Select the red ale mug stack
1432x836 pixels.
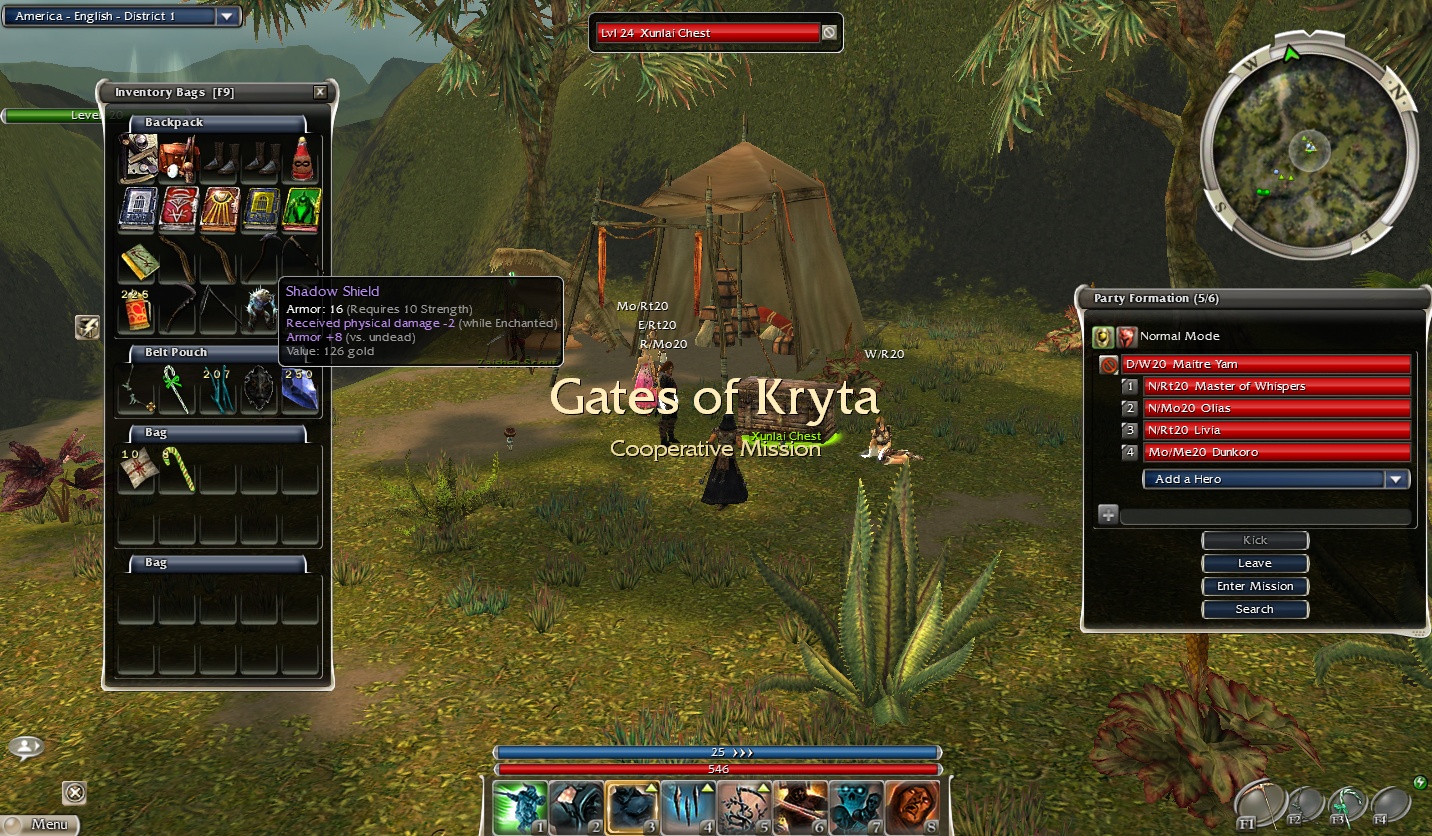[135, 311]
